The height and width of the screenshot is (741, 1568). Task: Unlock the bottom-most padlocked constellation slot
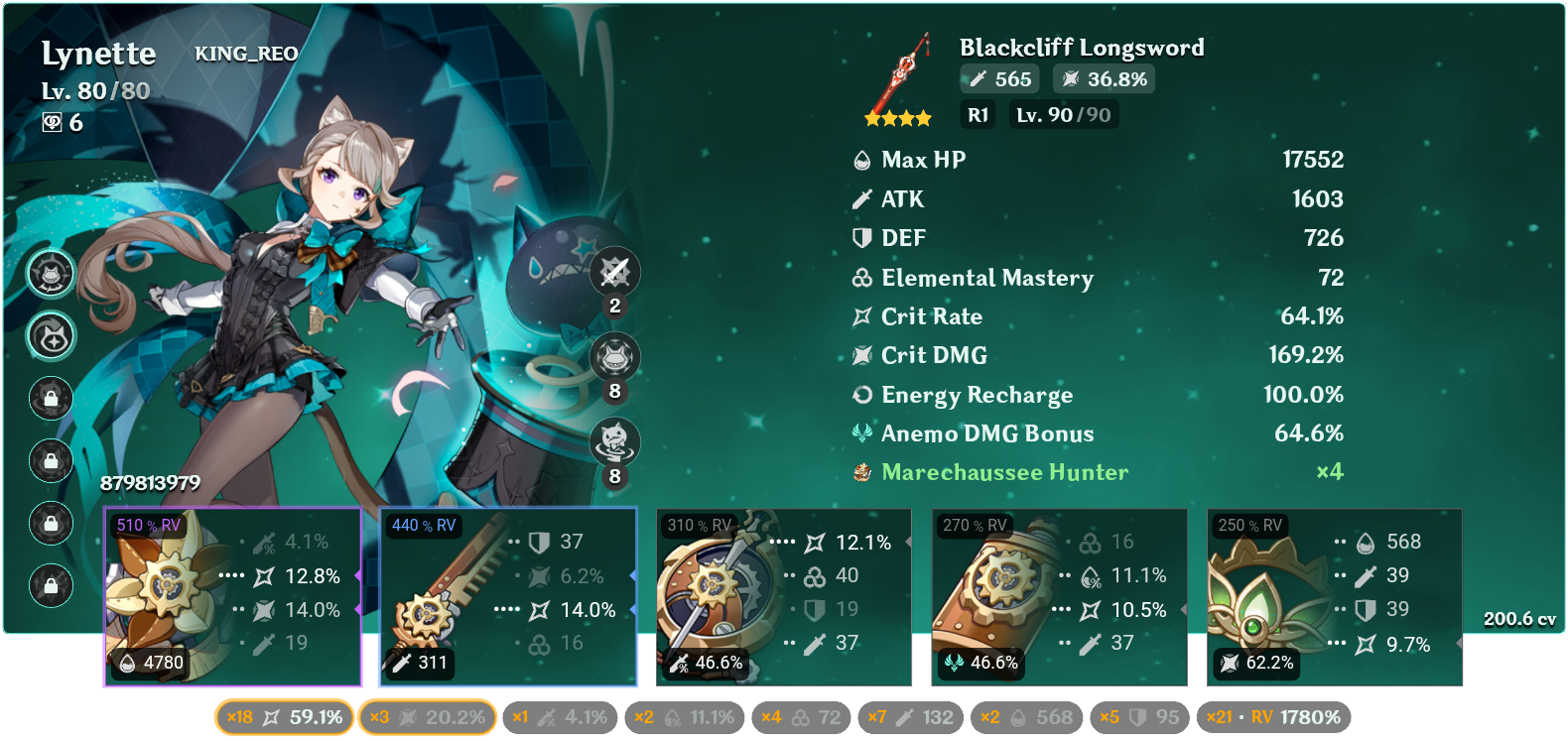[51, 584]
